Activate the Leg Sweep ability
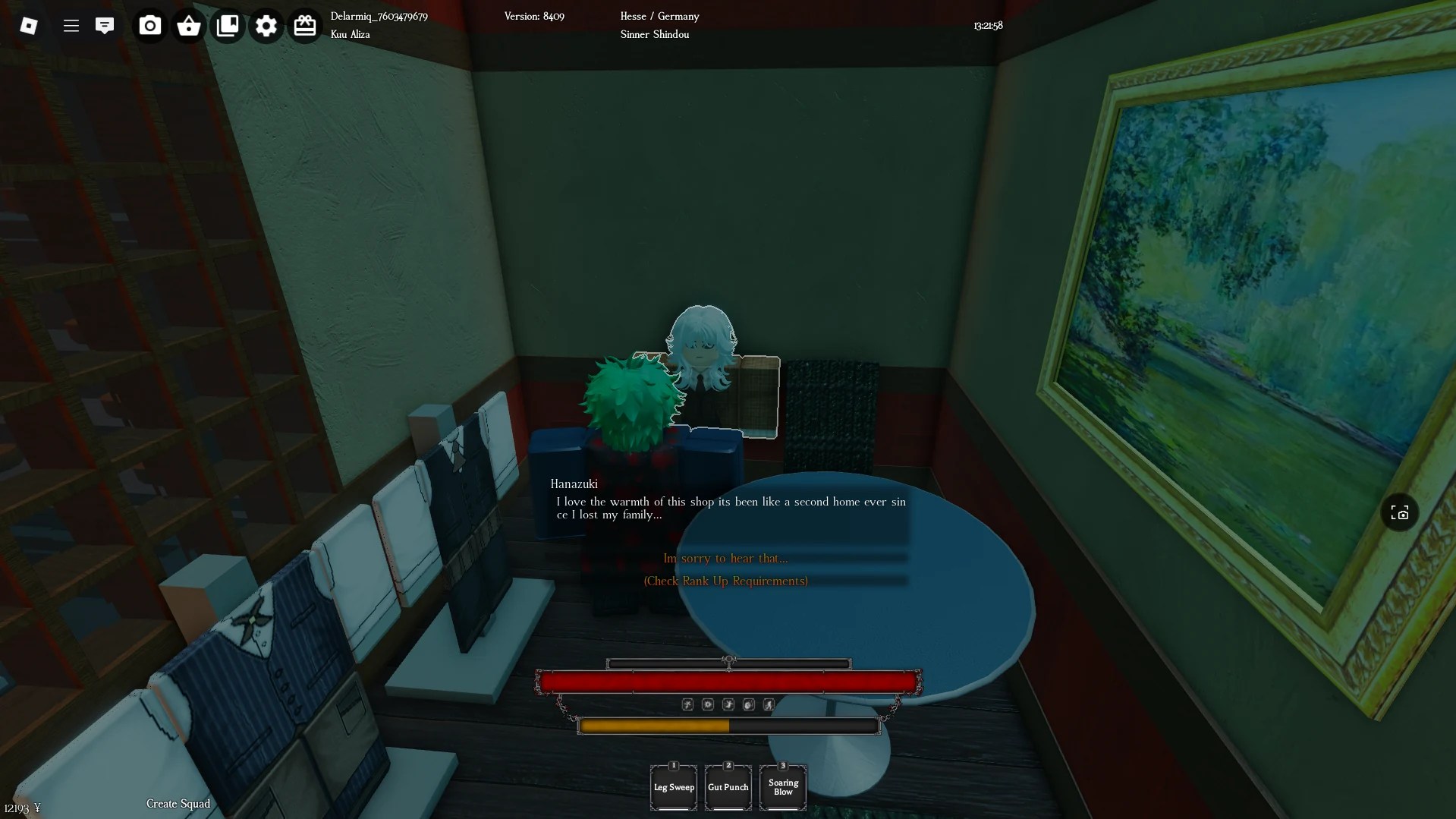 (x=673, y=787)
